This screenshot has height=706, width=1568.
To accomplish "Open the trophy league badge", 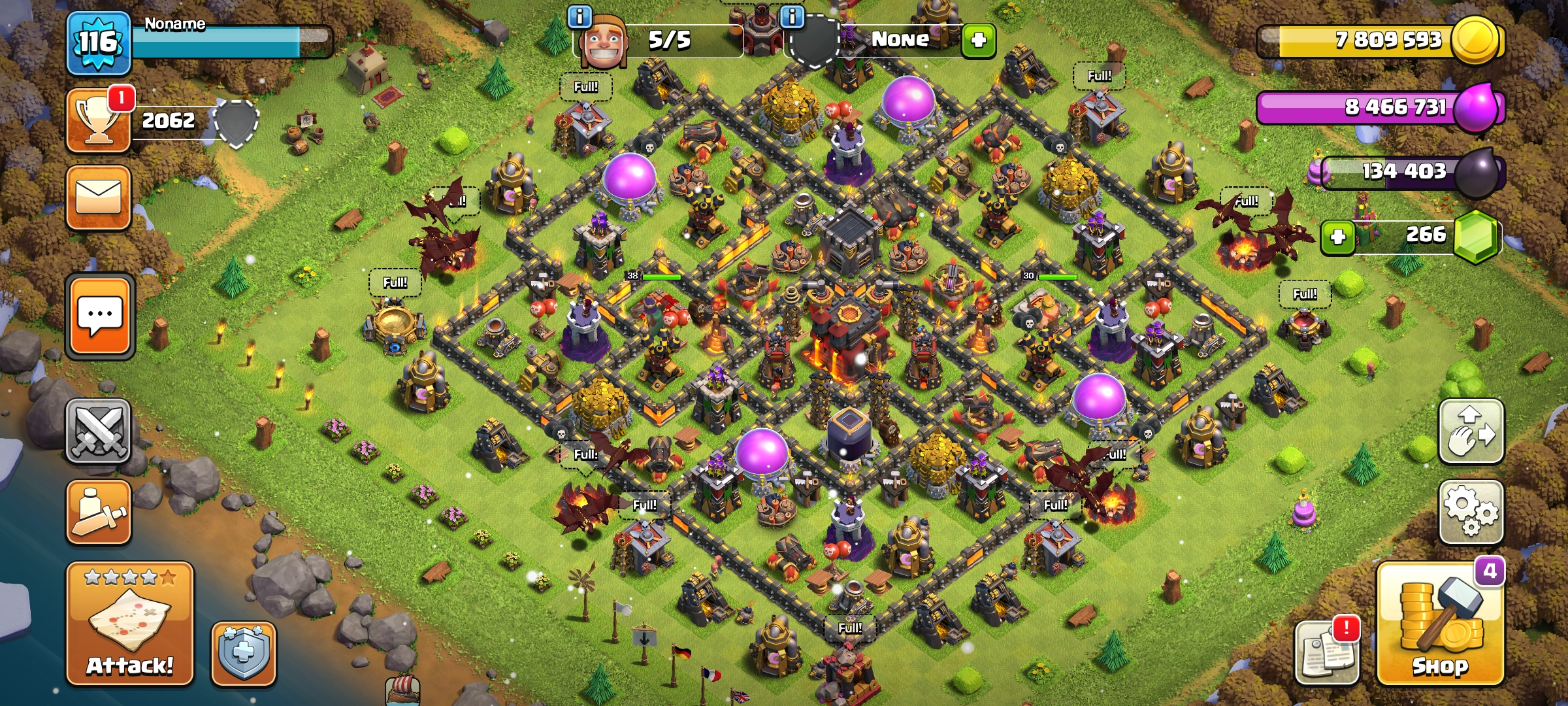I will click(97, 121).
